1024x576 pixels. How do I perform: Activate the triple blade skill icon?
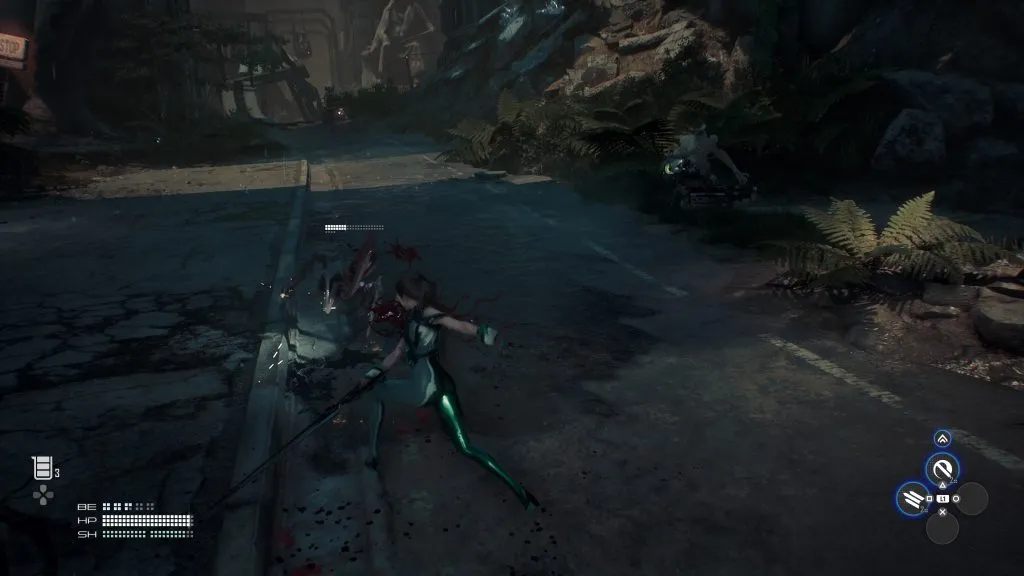[912, 497]
